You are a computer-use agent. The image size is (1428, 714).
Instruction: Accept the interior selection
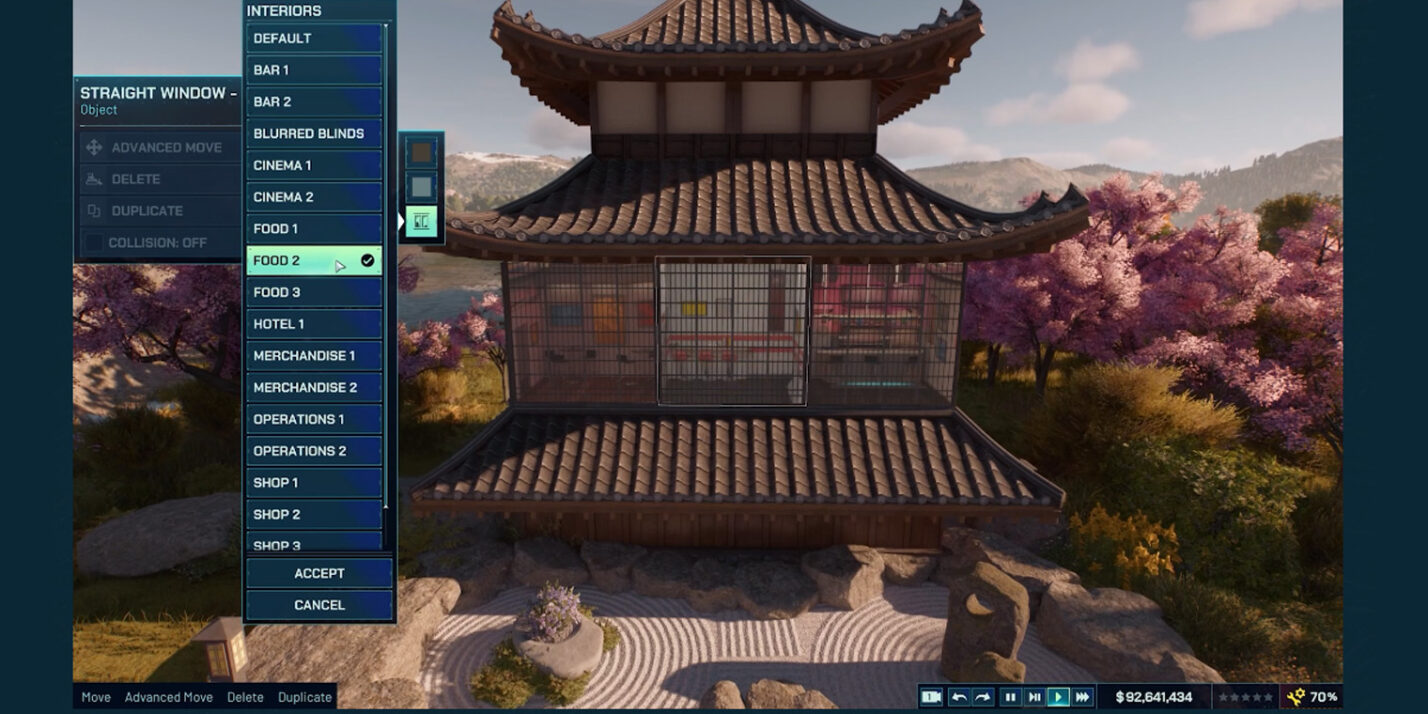[x=319, y=573]
